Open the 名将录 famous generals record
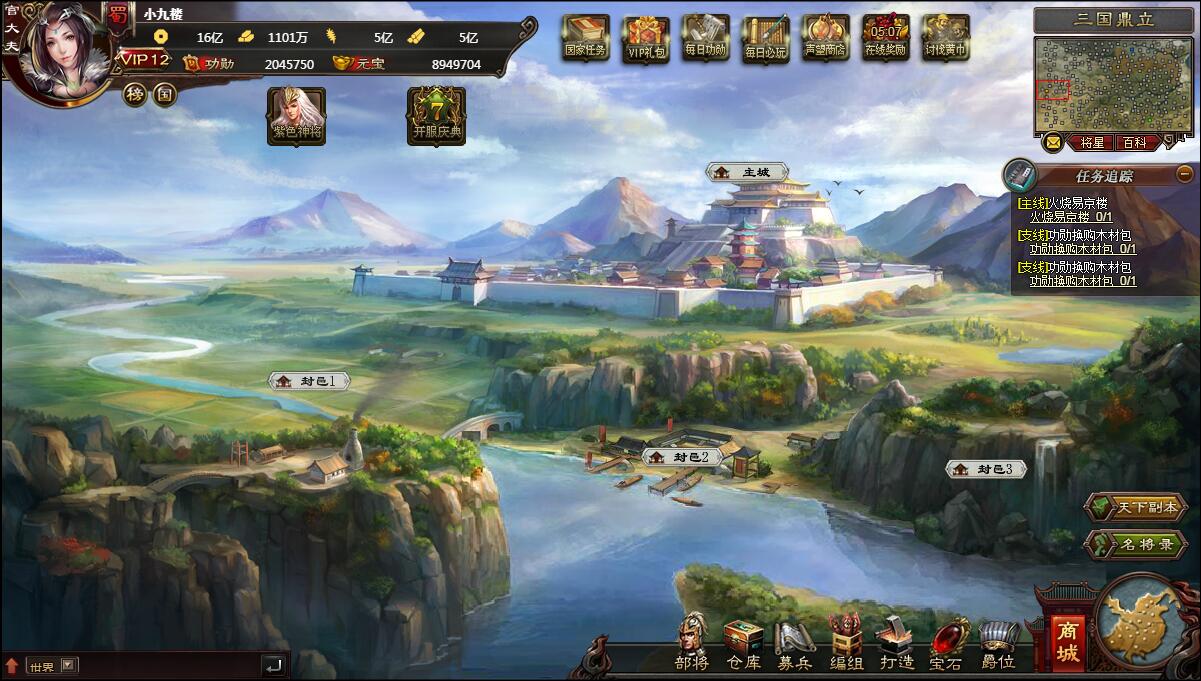Viewport: 1201px width, 681px height. click(x=1135, y=544)
